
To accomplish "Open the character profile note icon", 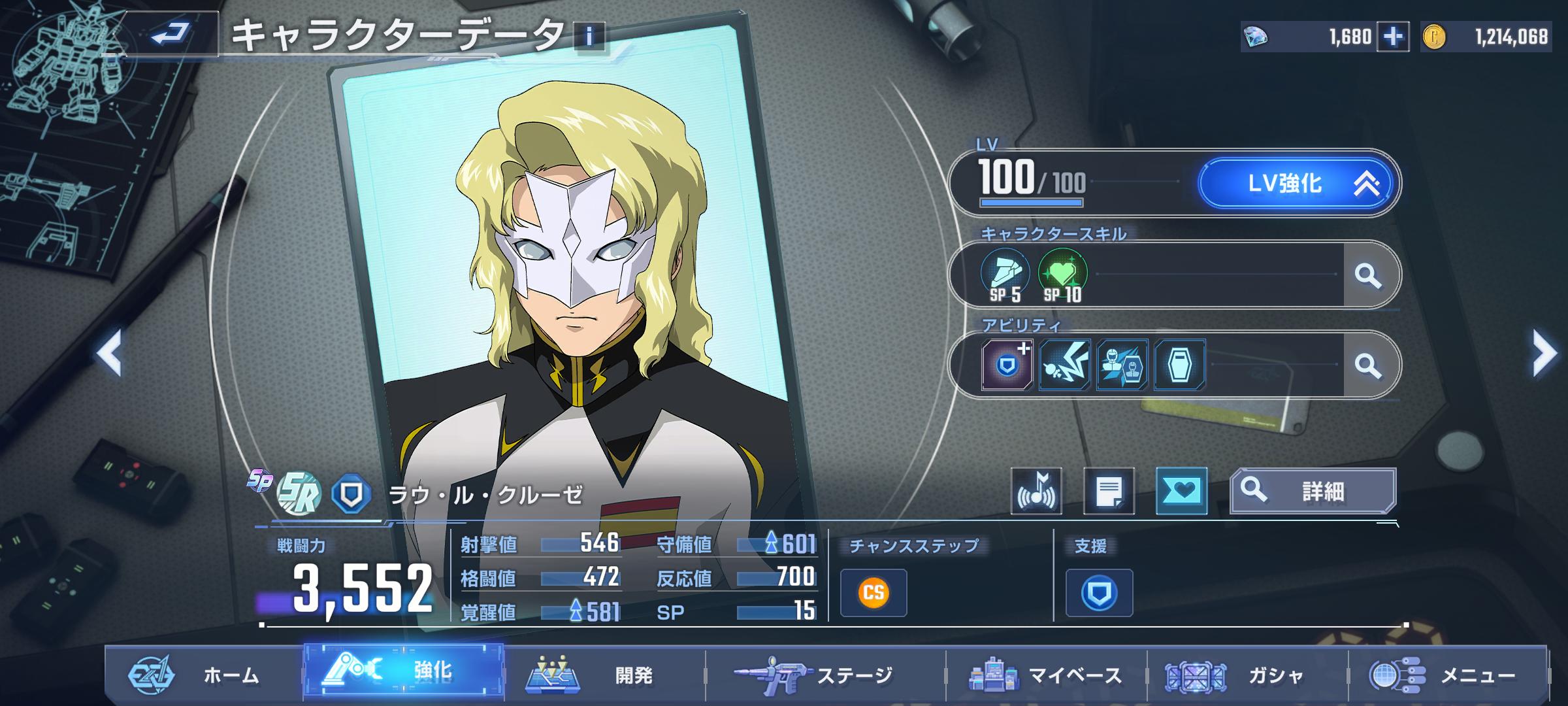I will (1109, 491).
